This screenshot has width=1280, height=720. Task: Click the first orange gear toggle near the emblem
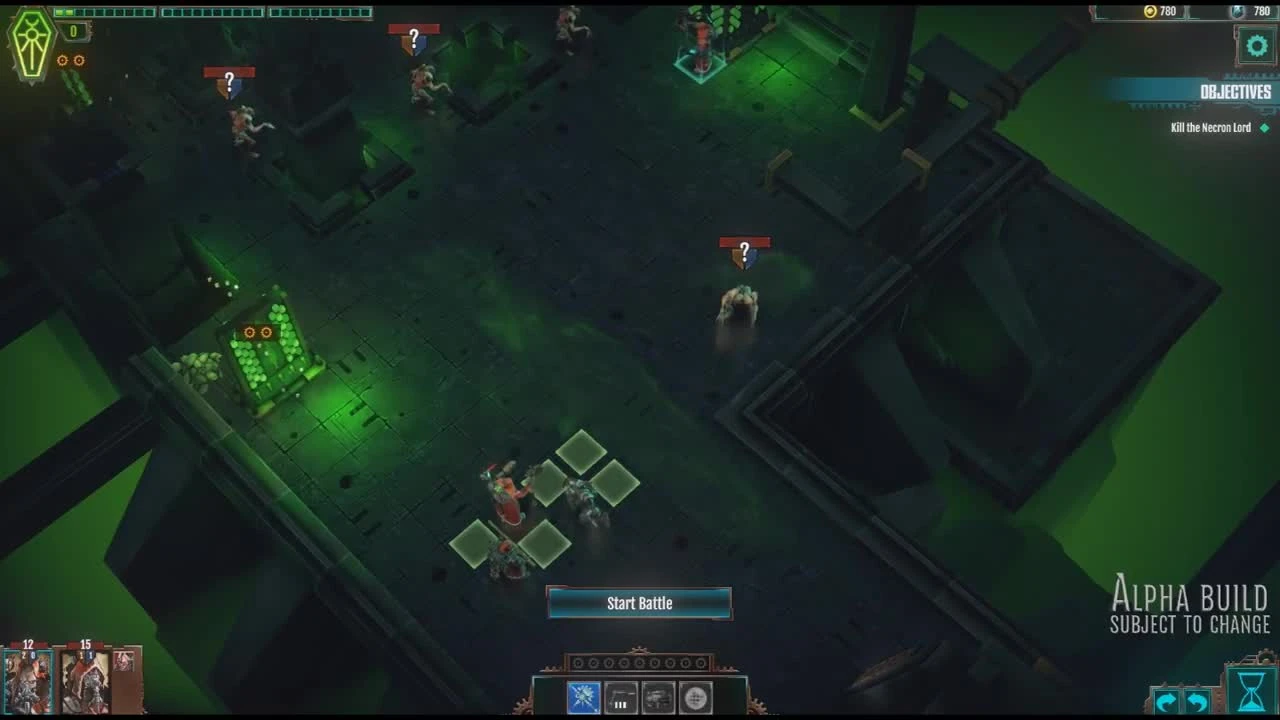[x=62, y=60]
